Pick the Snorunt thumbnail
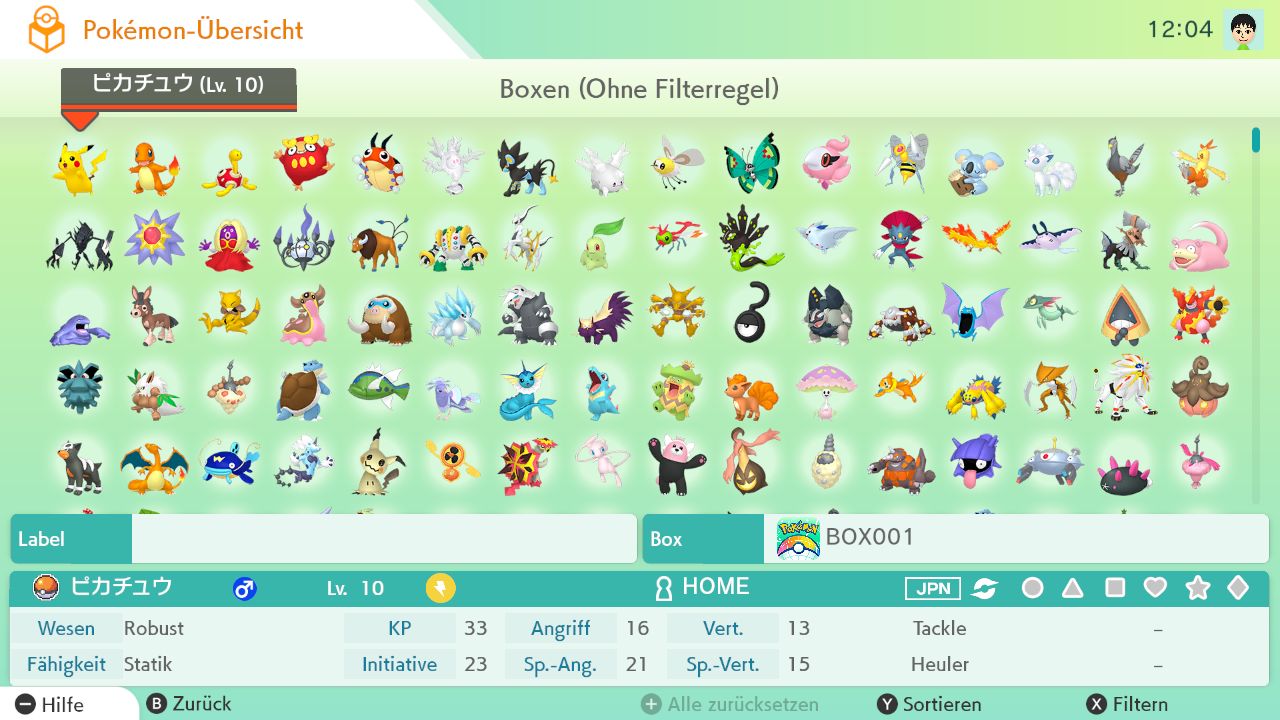Viewport: 1280px width, 720px height. coord(1124,316)
